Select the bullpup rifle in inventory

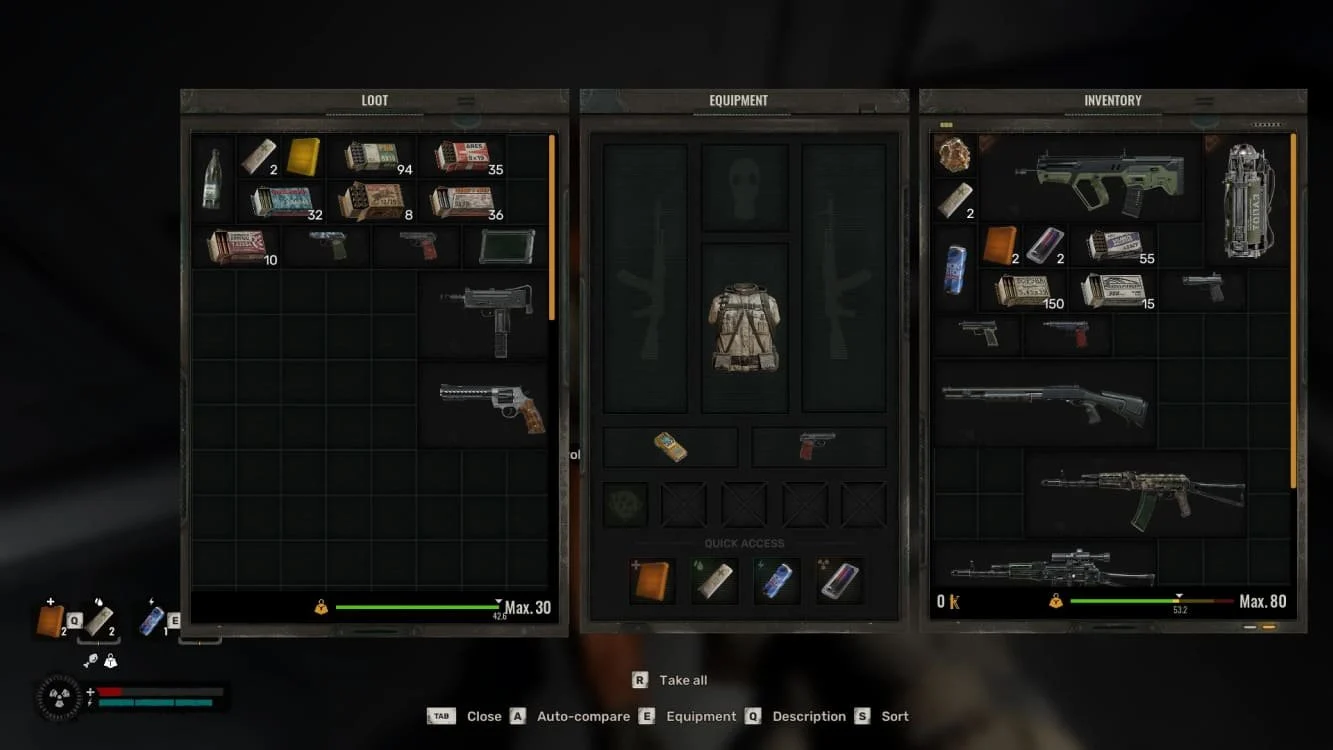pos(1100,178)
